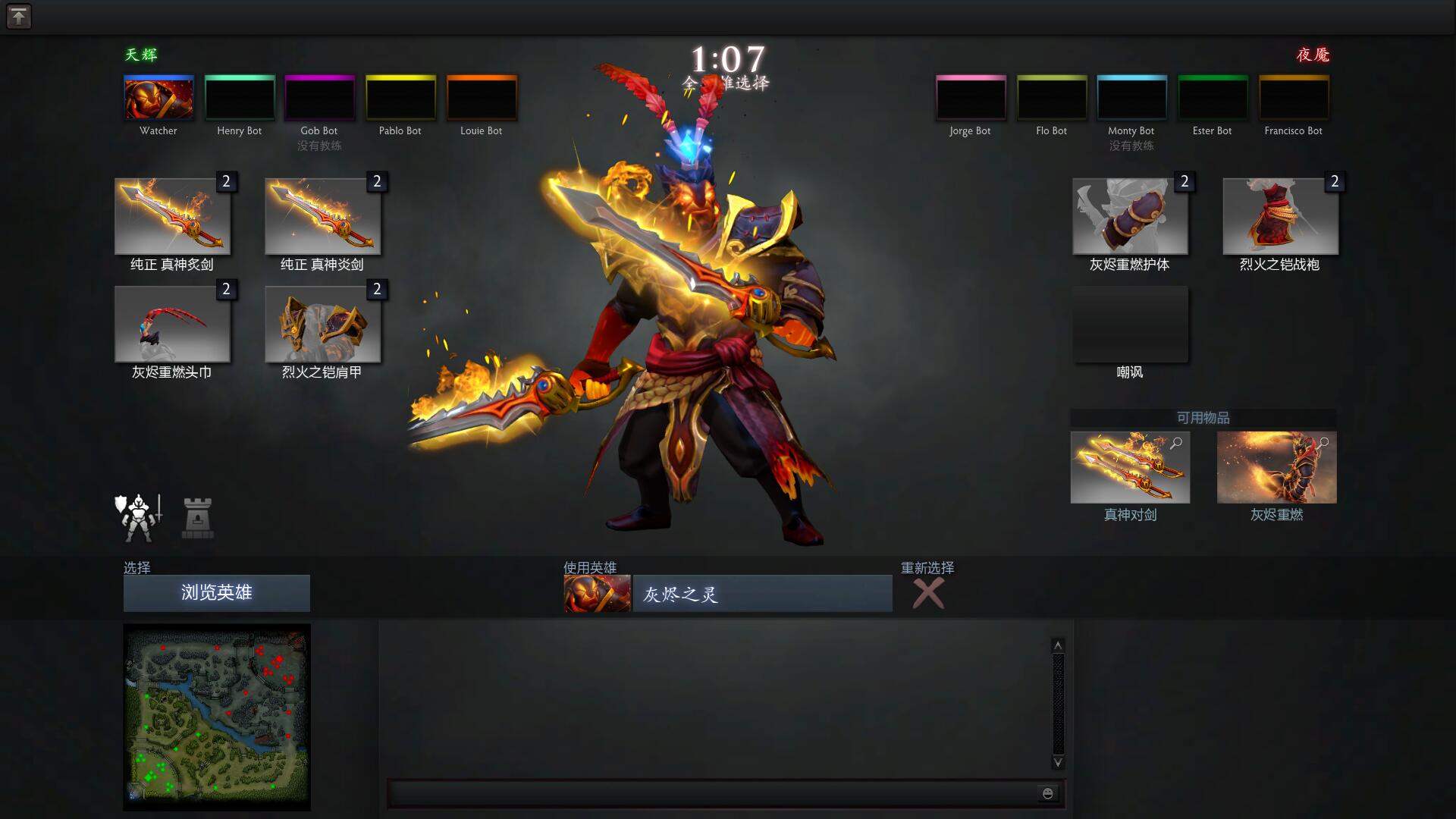The image size is (1456, 819).
Task: Click the knight with shield icon
Action: (x=139, y=518)
